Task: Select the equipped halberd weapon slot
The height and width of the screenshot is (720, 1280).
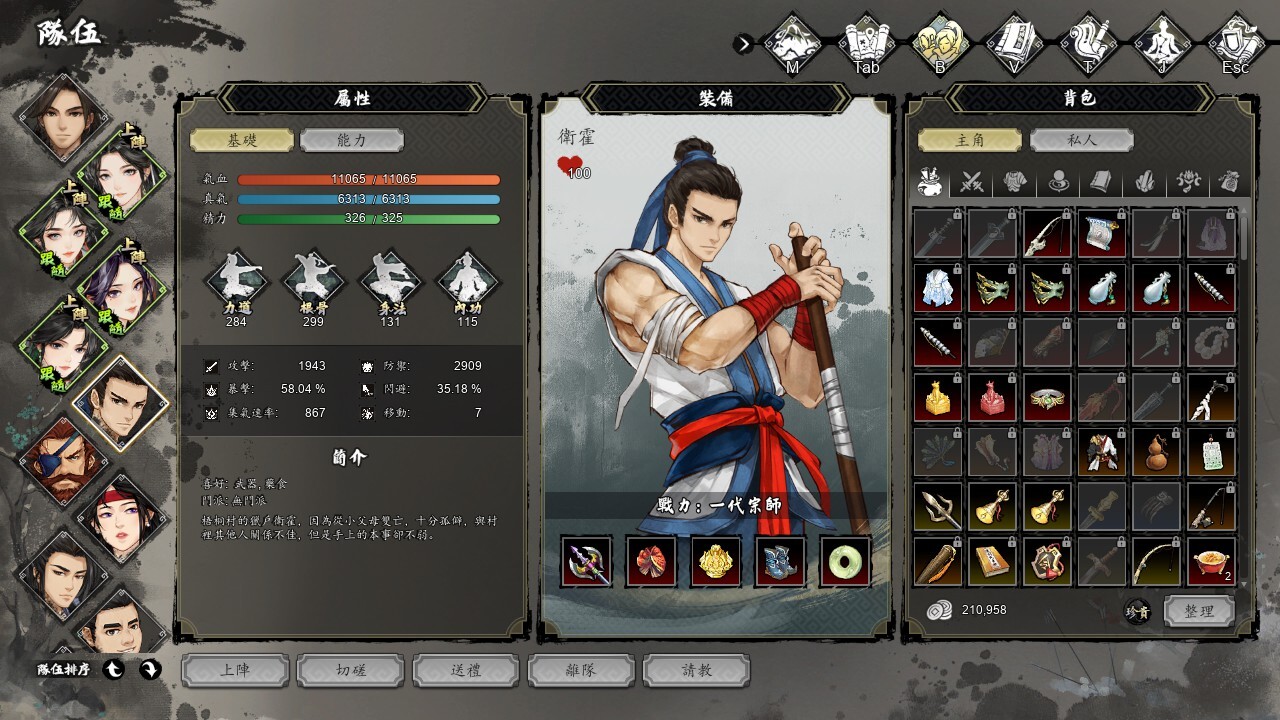Action: click(x=587, y=561)
